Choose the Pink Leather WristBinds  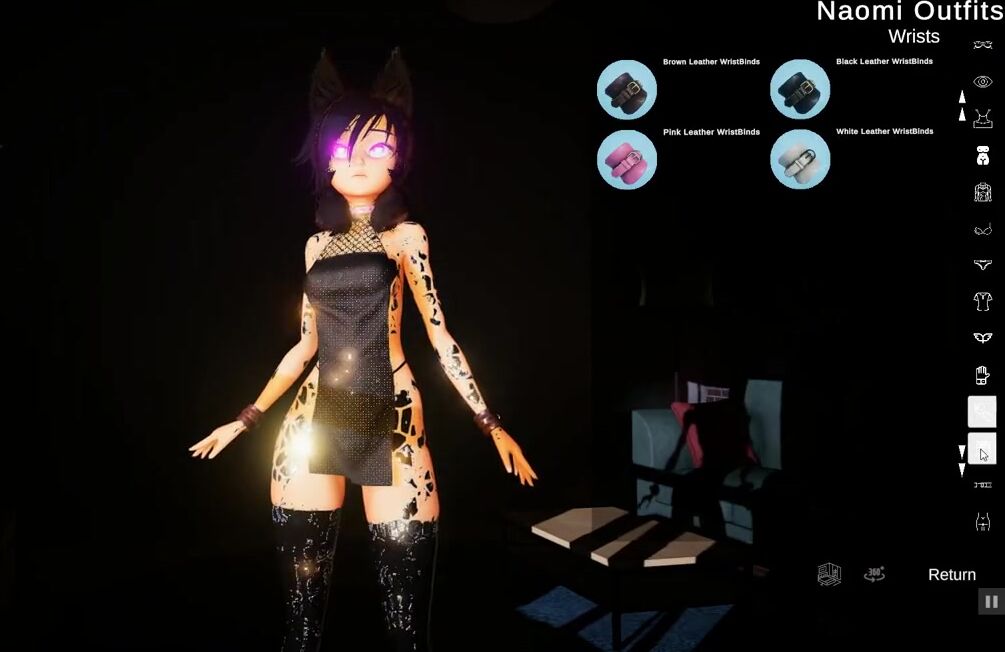coord(626,159)
